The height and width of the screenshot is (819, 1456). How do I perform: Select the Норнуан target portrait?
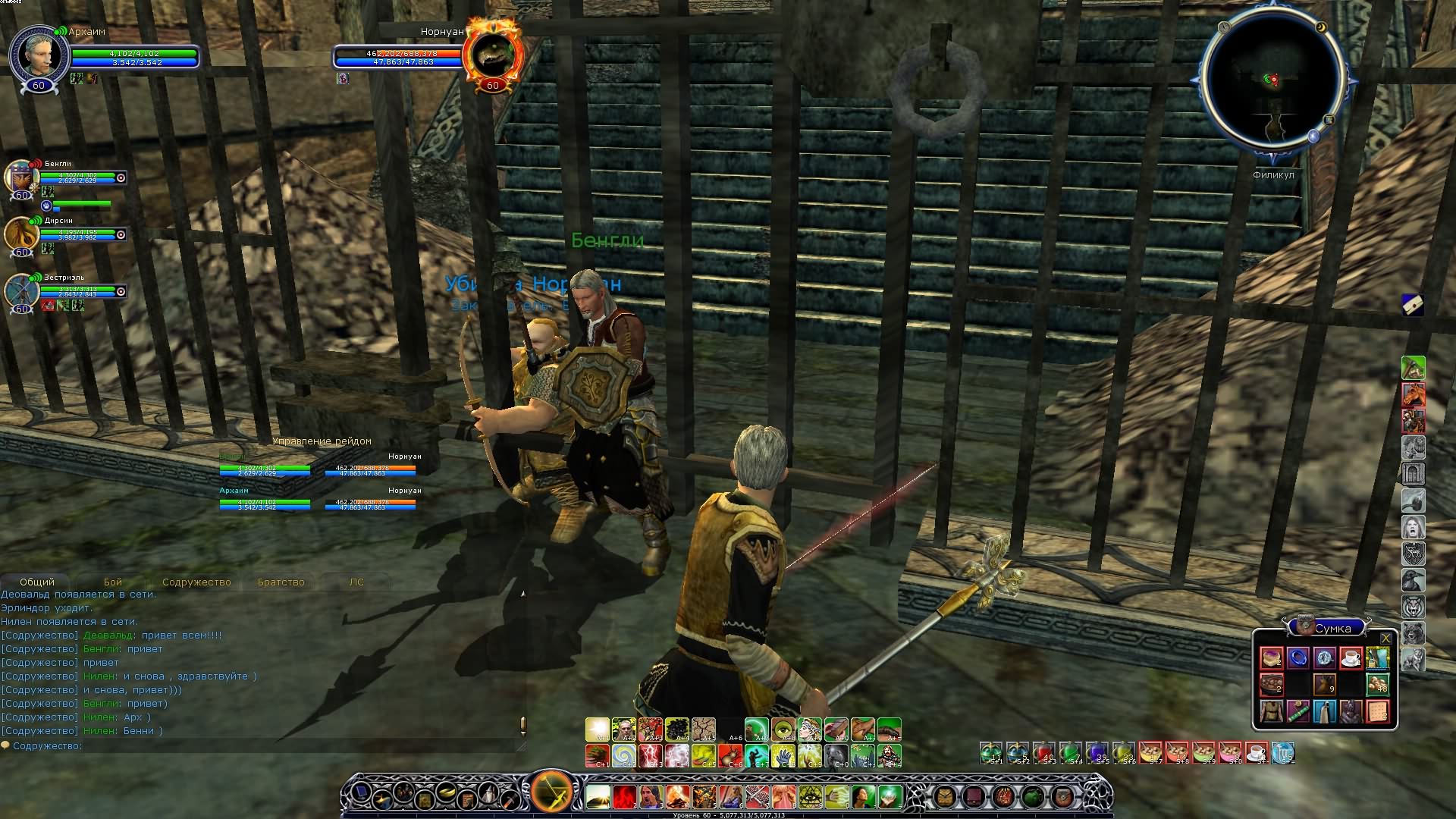tap(494, 53)
